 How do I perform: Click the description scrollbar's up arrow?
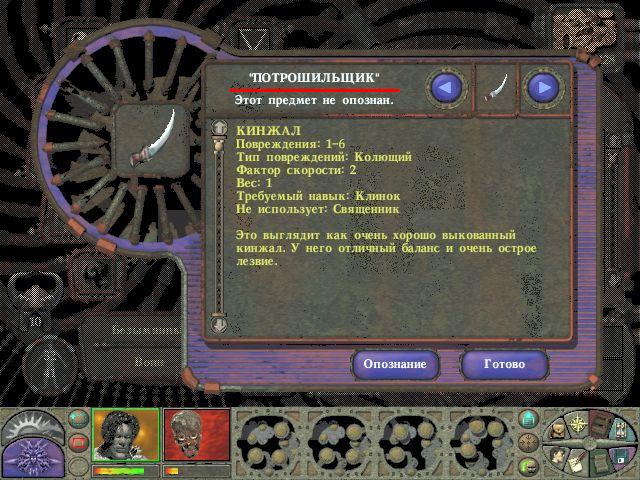click(219, 128)
